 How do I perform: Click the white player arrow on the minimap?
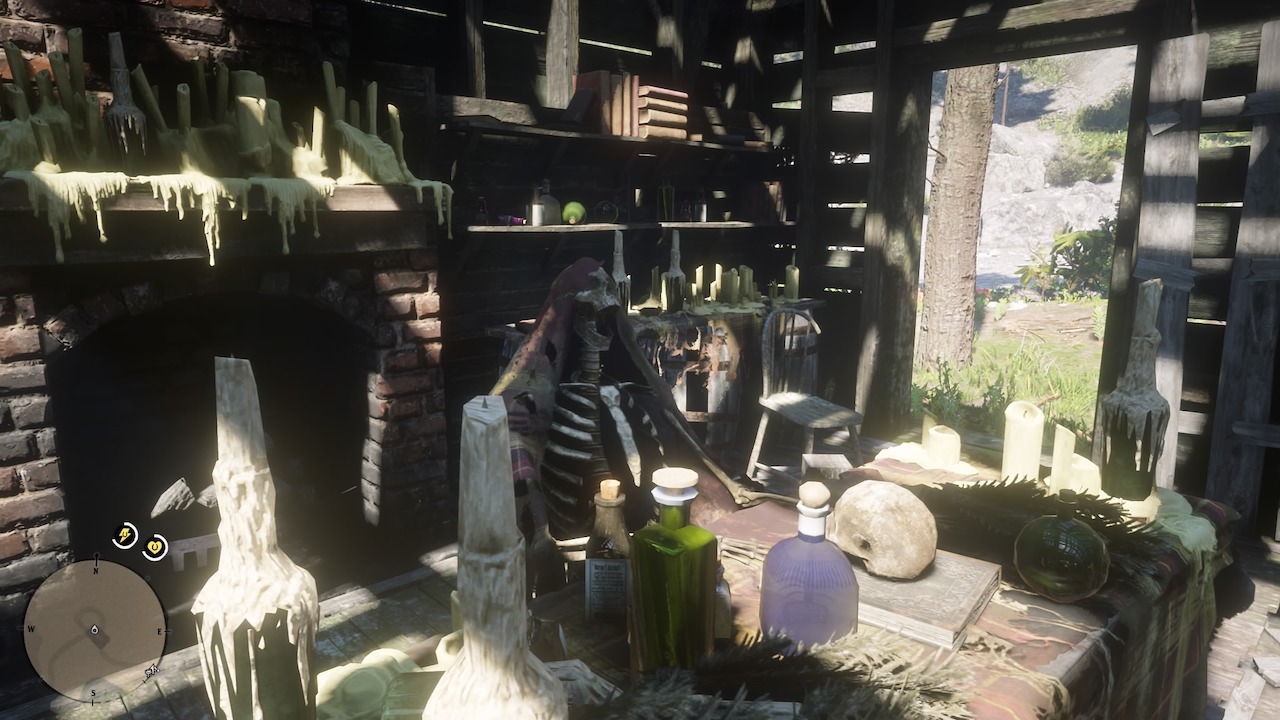(x=94, y=630)
